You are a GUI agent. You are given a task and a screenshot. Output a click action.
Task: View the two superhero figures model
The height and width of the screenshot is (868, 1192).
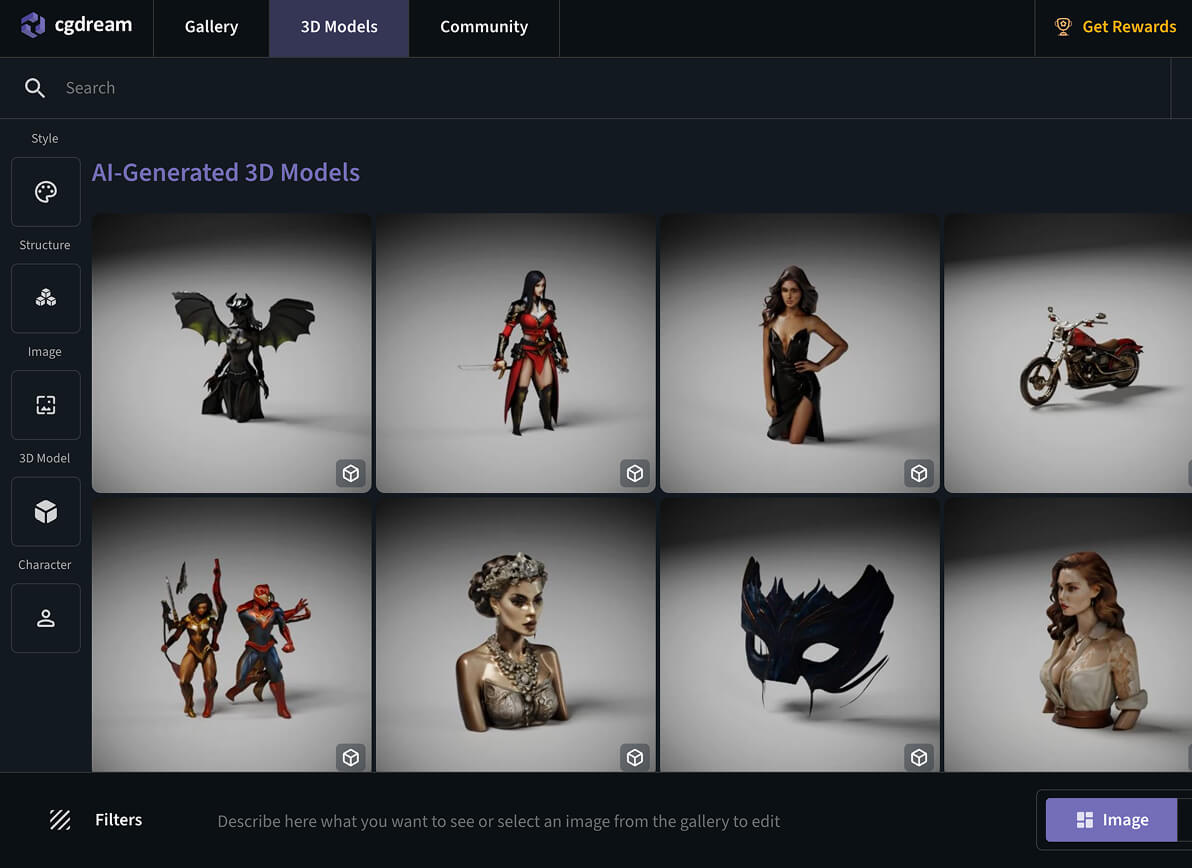pos(232,635)
